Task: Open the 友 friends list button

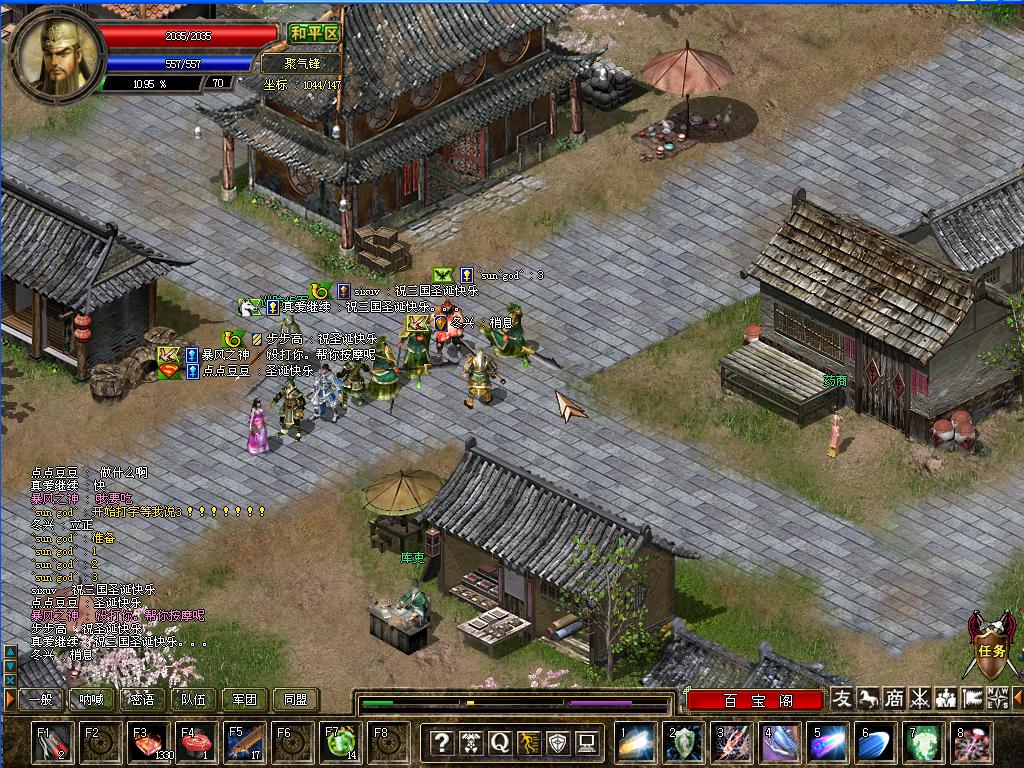Action: pos(843,698)
